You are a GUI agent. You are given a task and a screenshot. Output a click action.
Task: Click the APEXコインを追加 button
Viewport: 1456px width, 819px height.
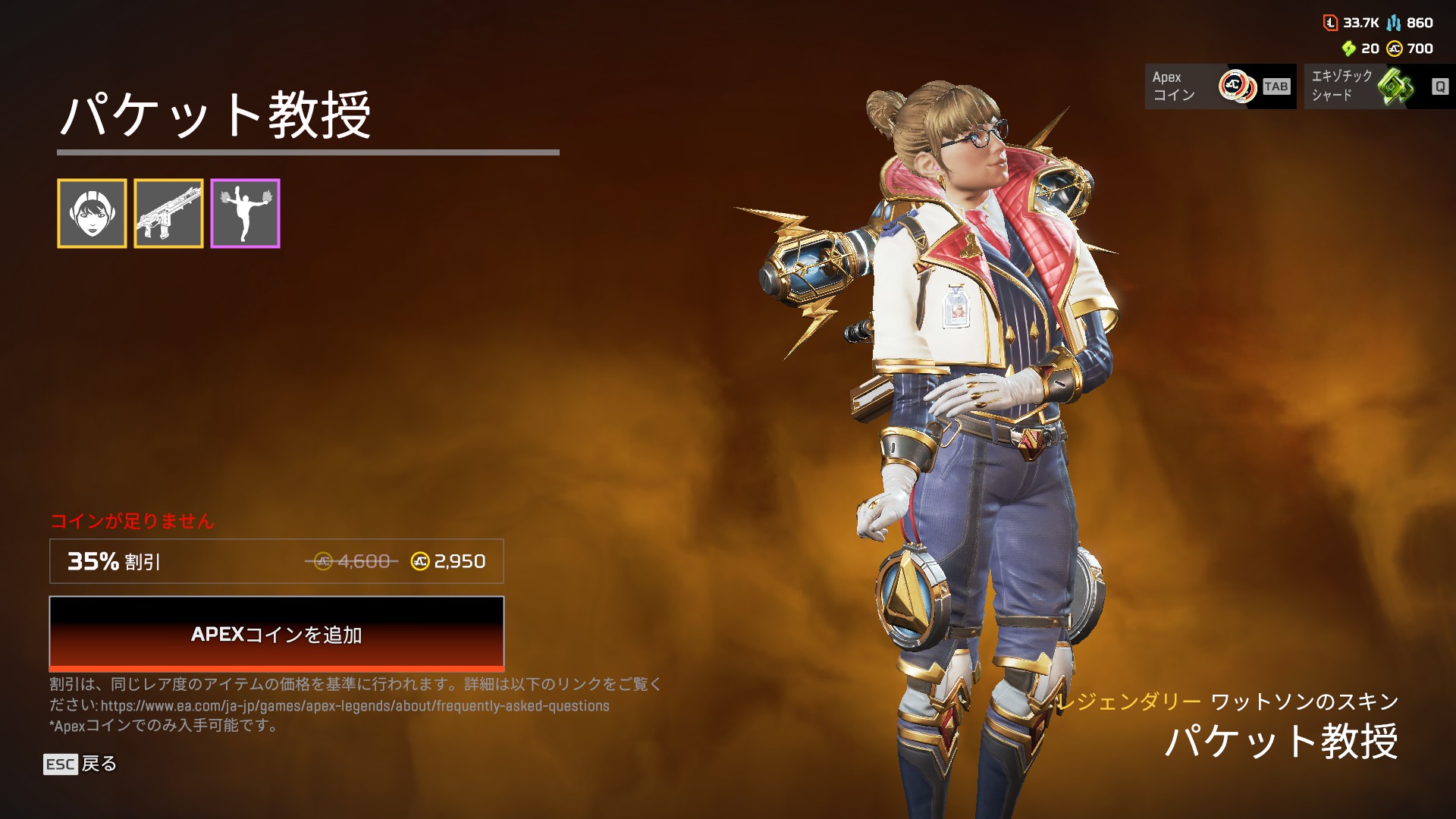tap(276, 633)
